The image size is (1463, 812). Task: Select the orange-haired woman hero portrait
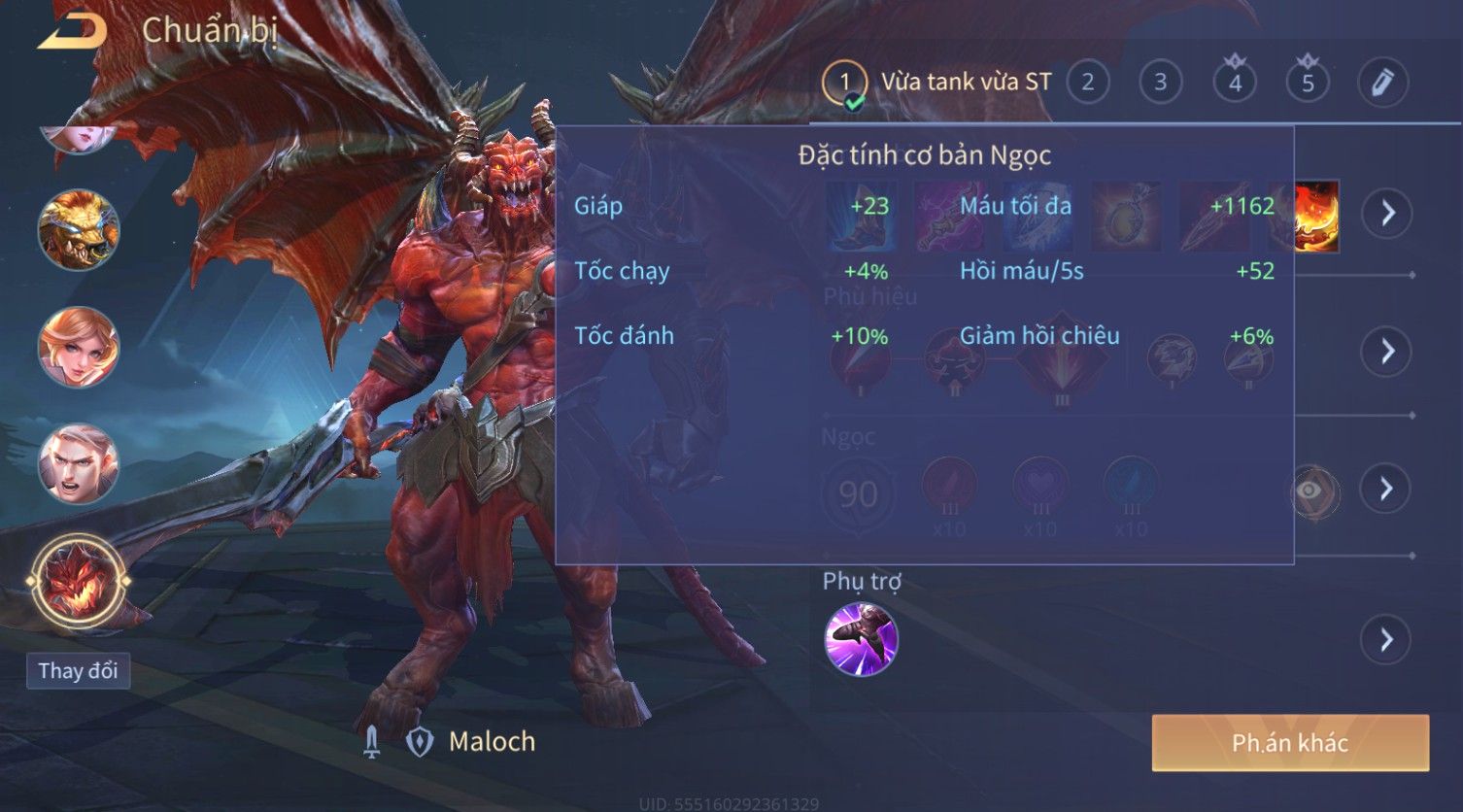(78, 347)
